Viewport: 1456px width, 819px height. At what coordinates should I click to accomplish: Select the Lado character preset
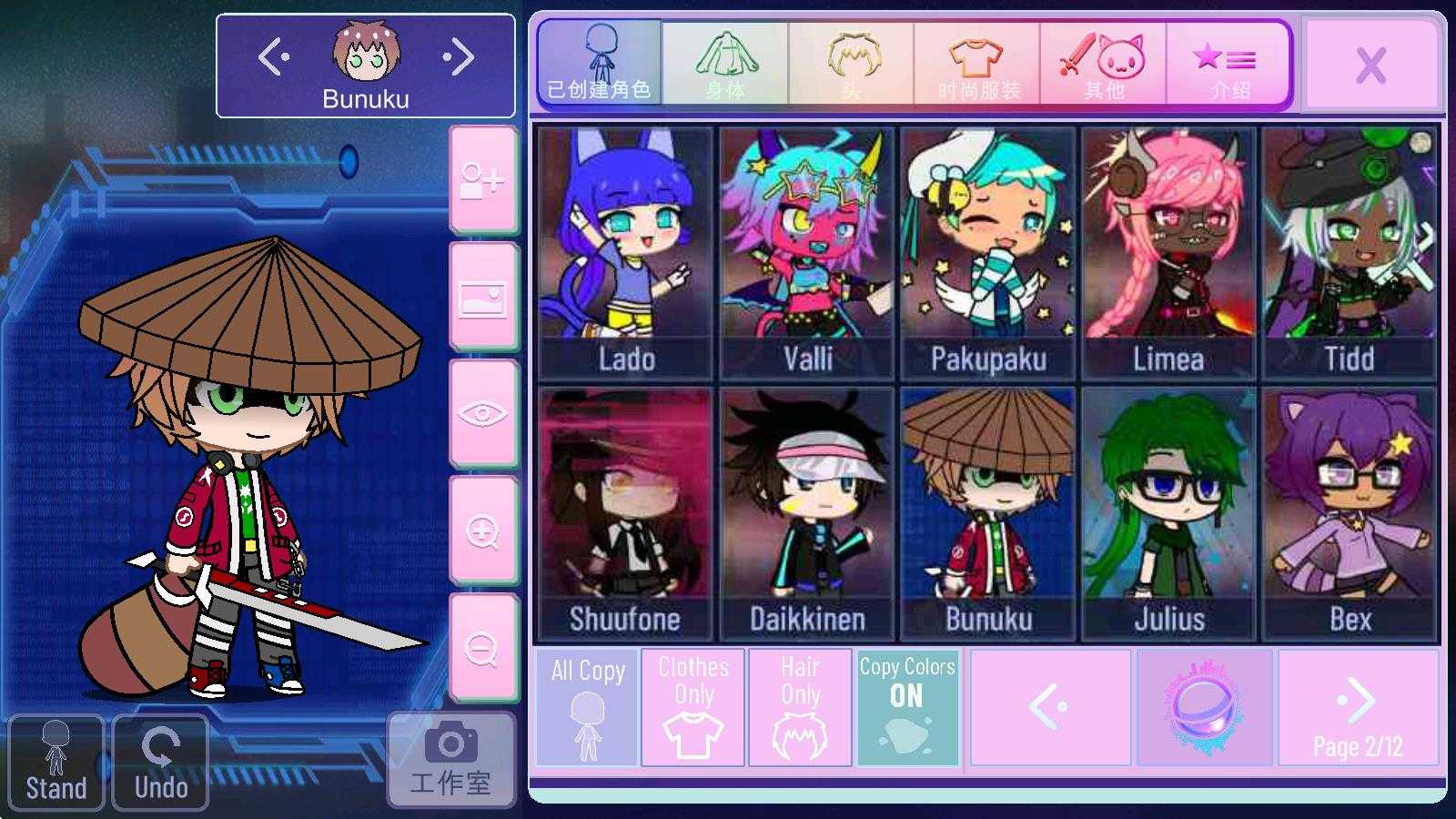tap(625, 253)
